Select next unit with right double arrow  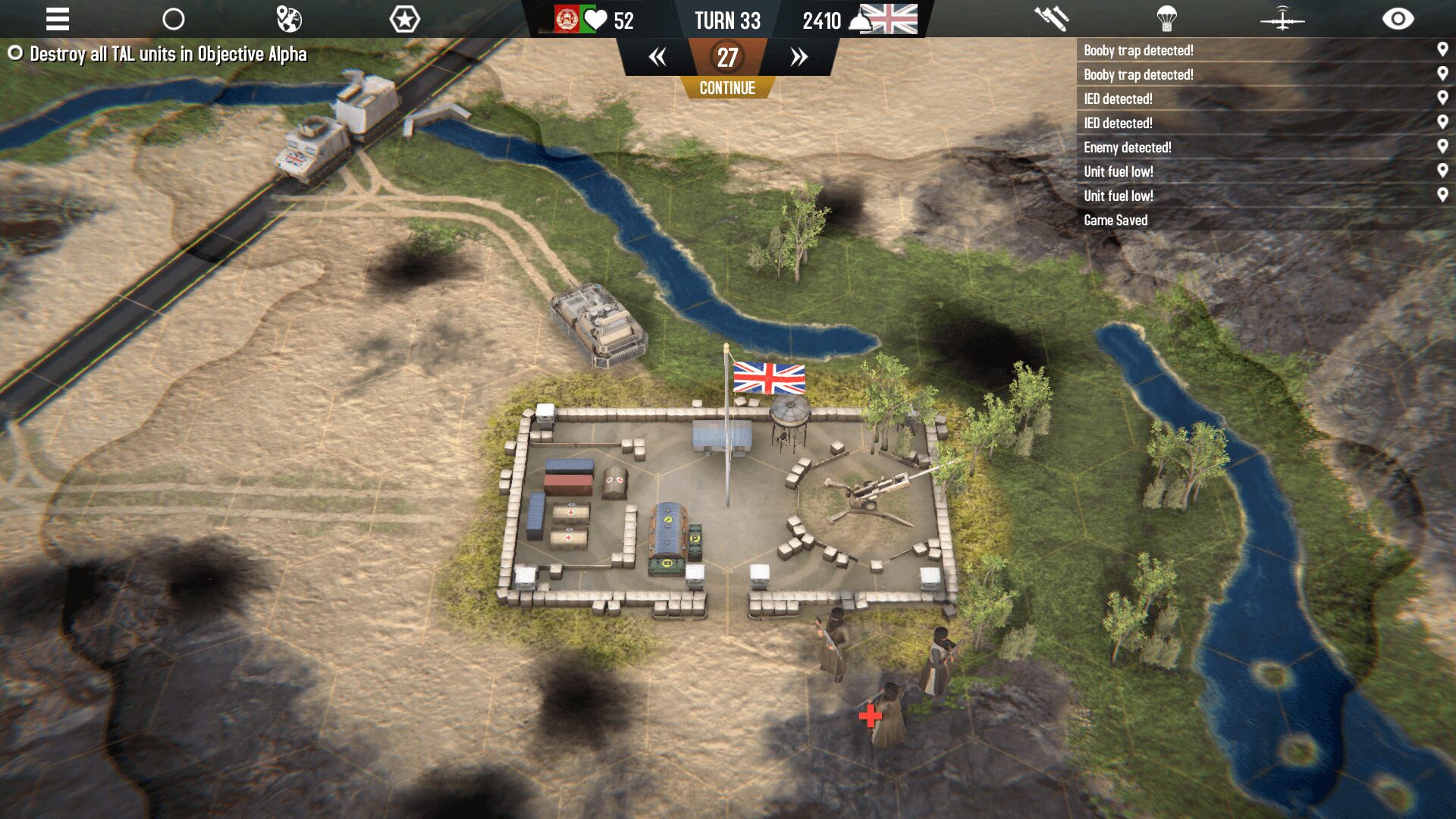click(x=799, y=57)
